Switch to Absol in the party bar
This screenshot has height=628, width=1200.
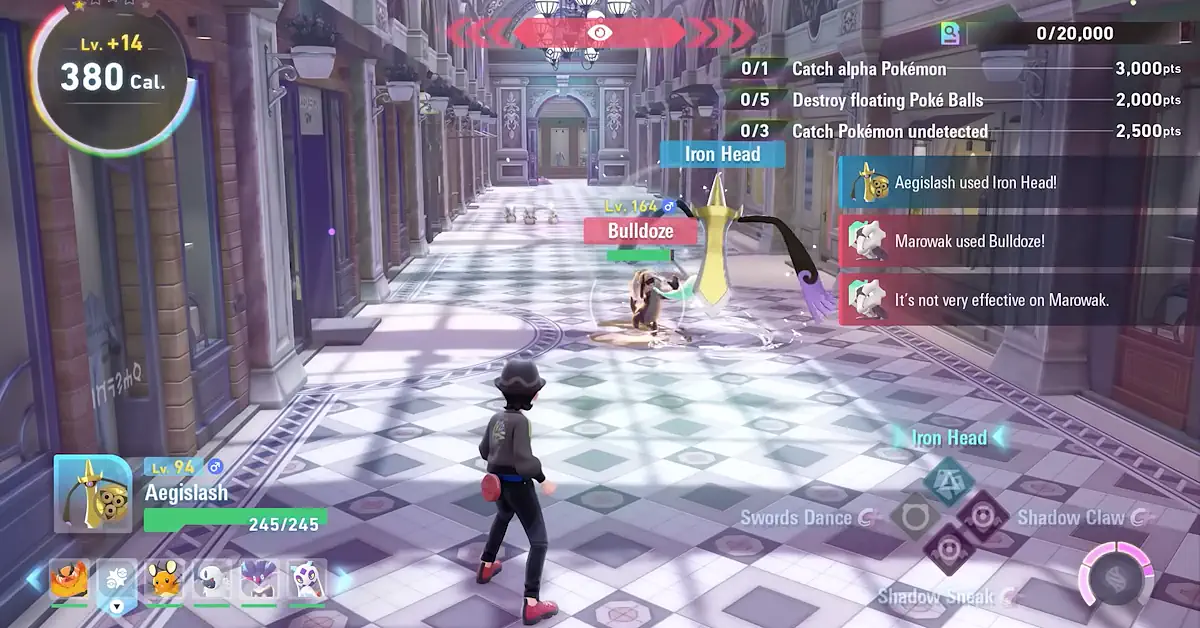click(211, 579)
